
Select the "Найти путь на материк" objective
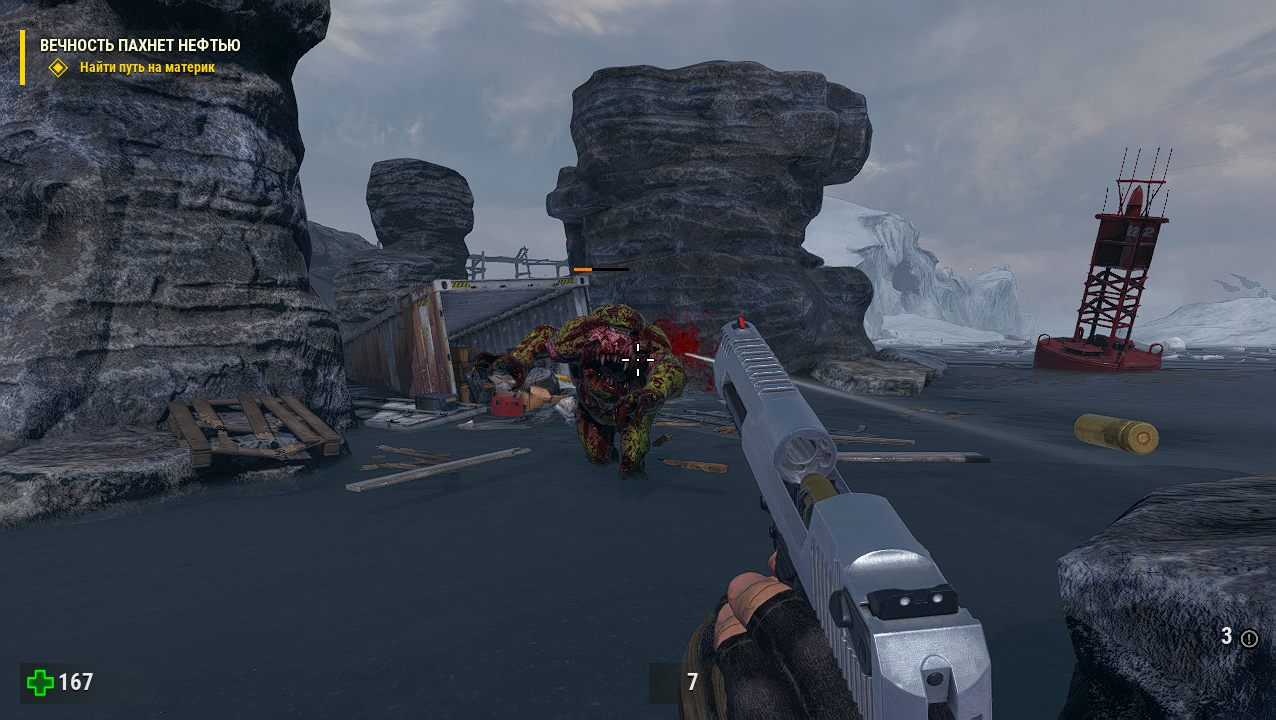click(x=147, y=68)
